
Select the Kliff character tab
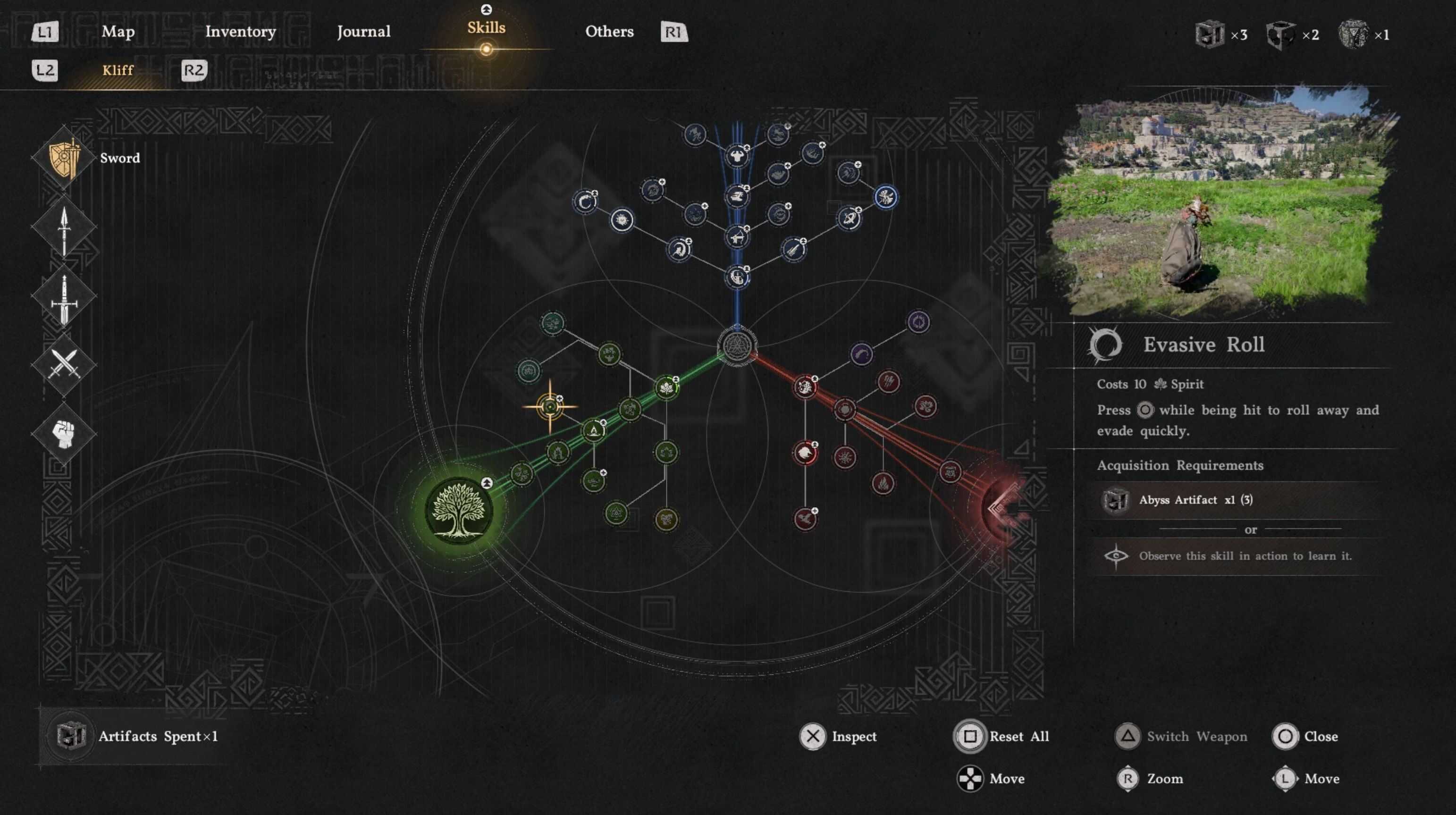click(x=118, y=70)
